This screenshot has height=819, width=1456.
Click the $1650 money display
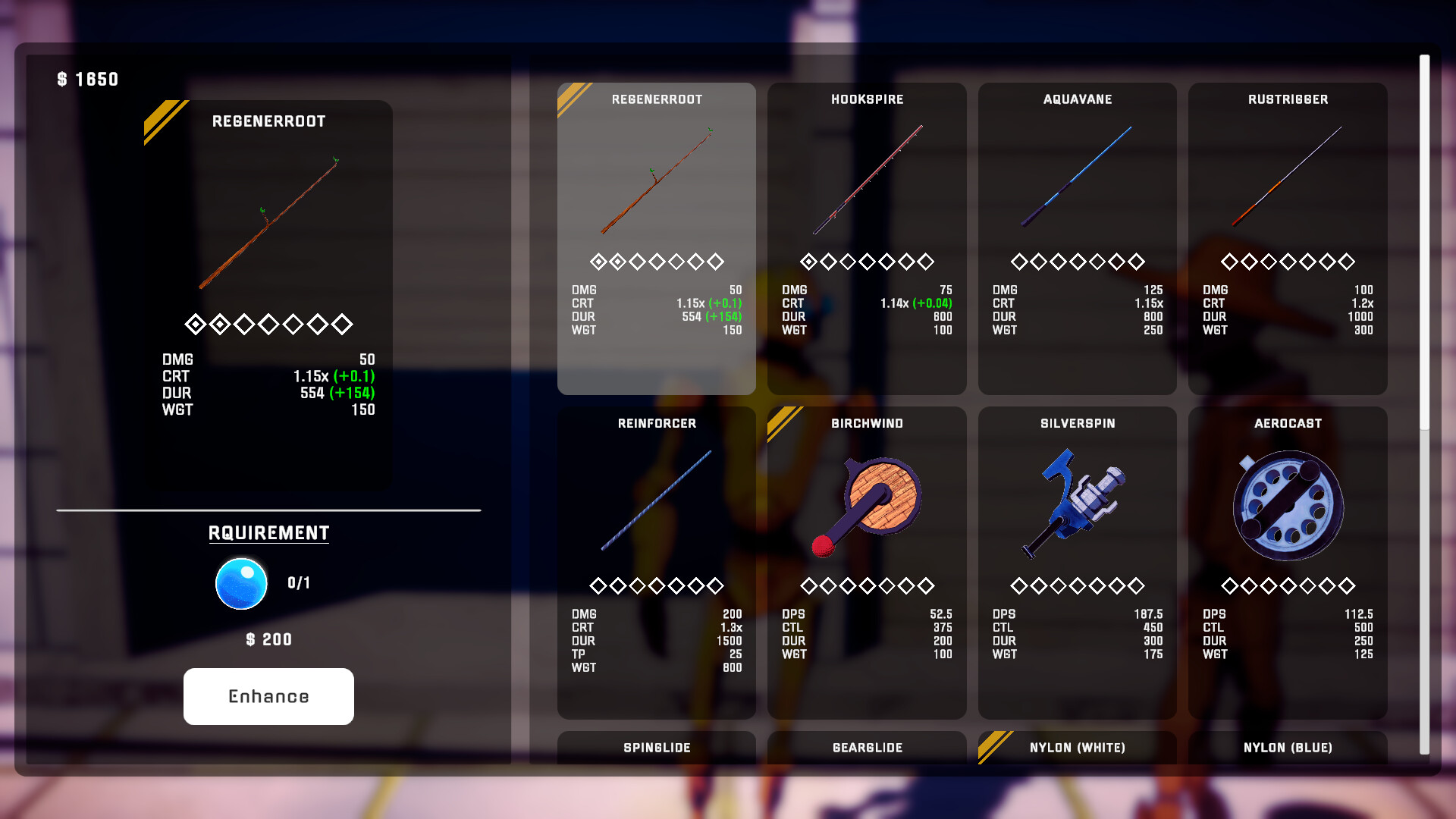point(86,79)
